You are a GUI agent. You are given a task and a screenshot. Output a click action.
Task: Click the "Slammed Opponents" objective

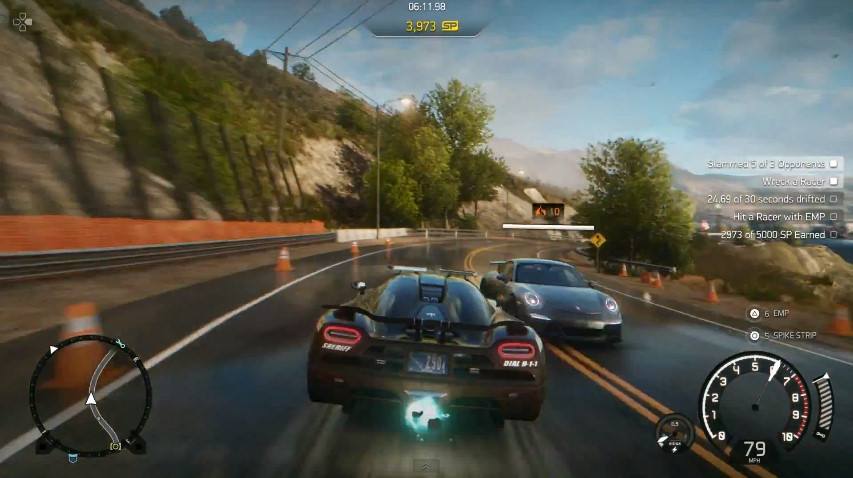pos(774,163)
